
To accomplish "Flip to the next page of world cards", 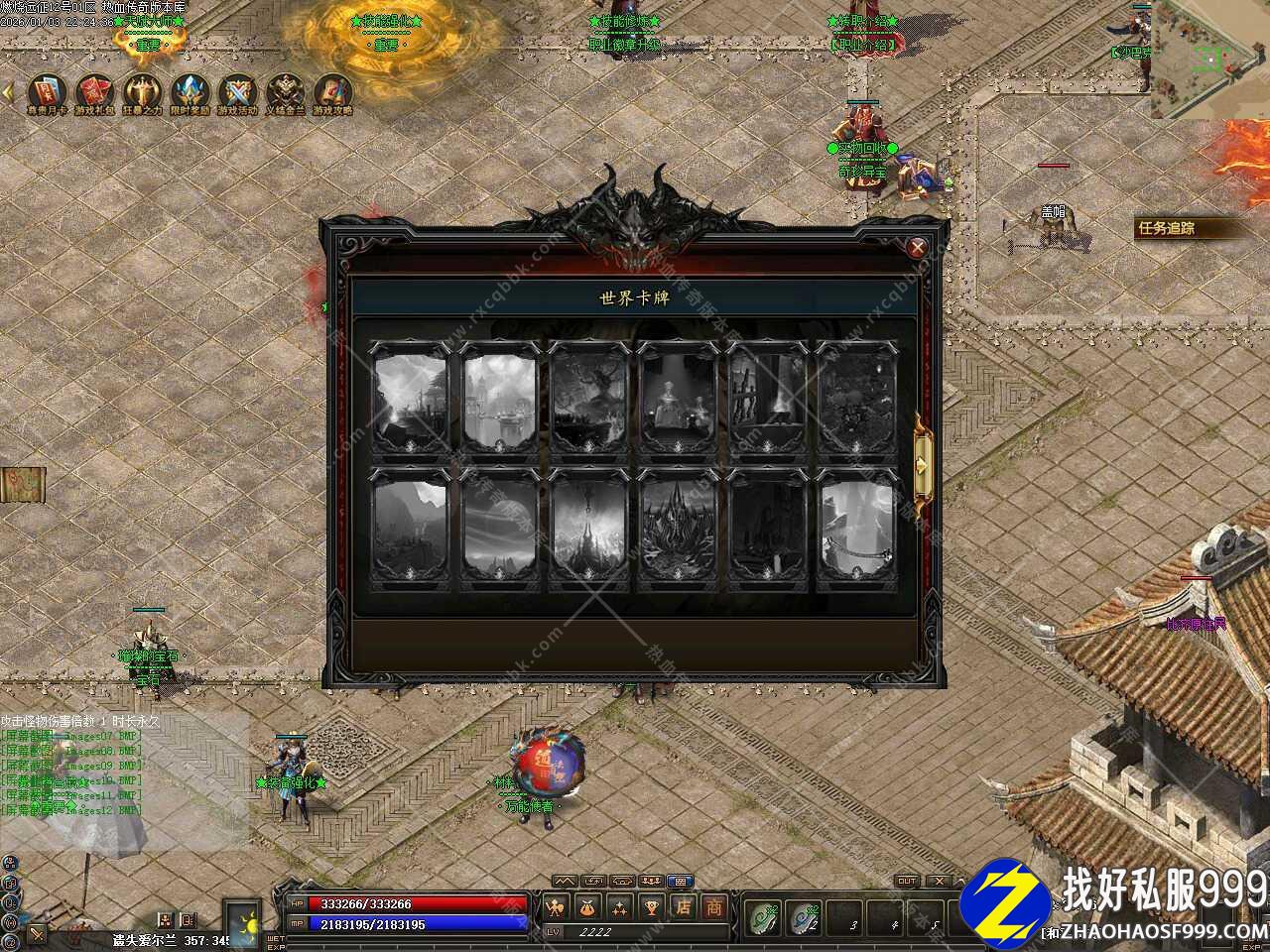I will 924,462.
